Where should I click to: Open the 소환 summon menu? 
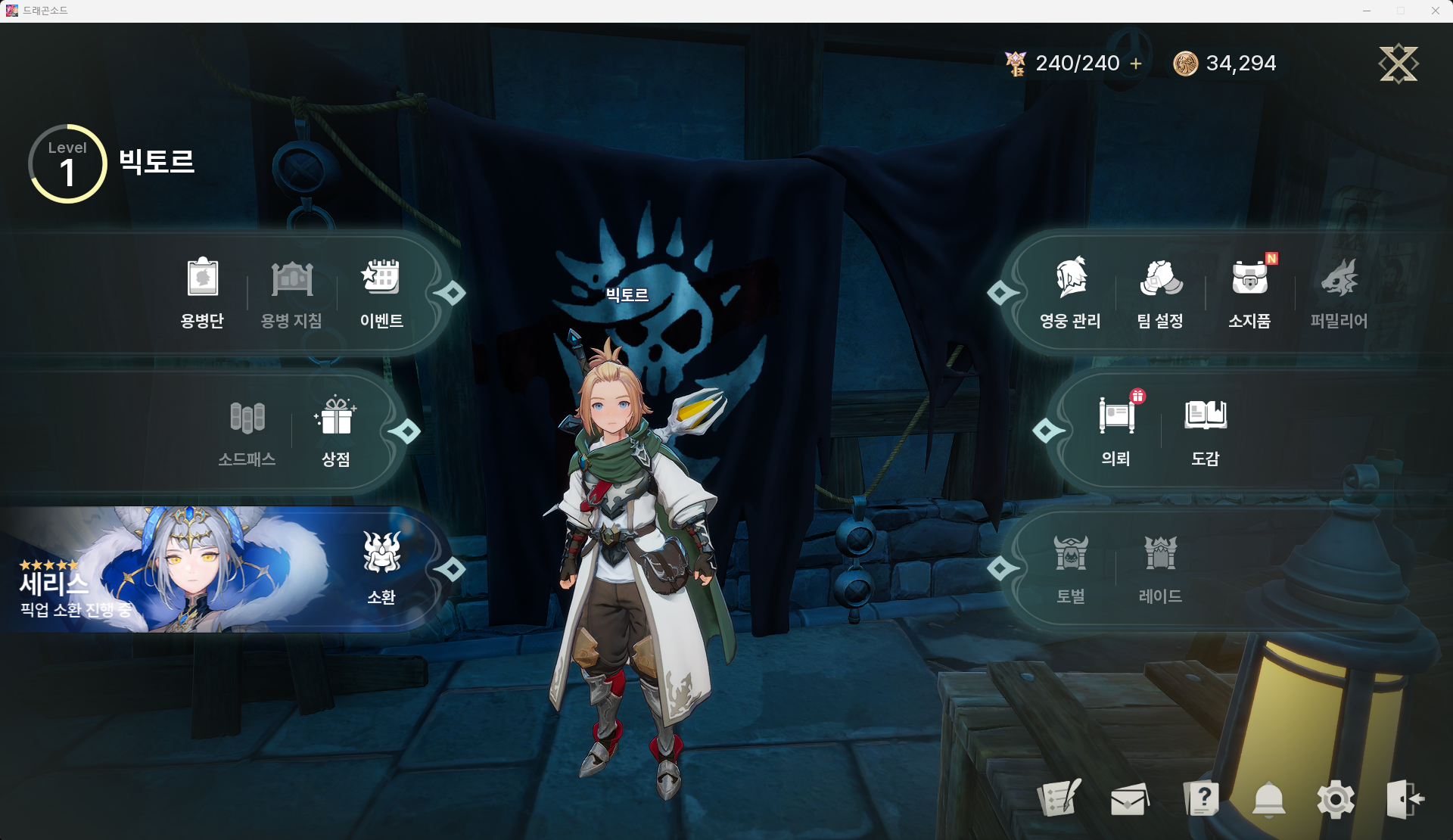381,568
